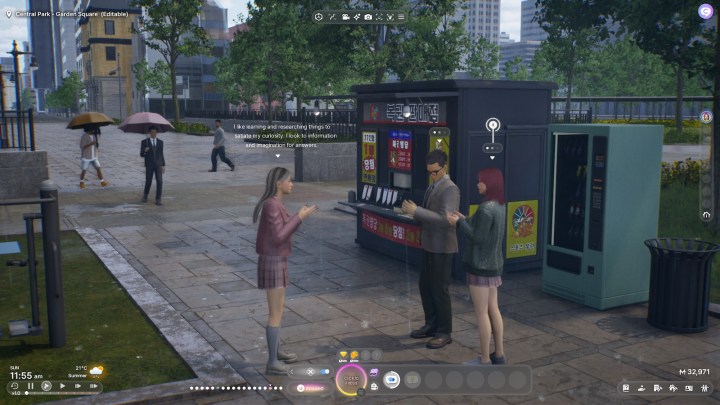This screenshot has width=720, height=405.
Task: Select the active blue action slot in queue
Action: pos(392,379)
